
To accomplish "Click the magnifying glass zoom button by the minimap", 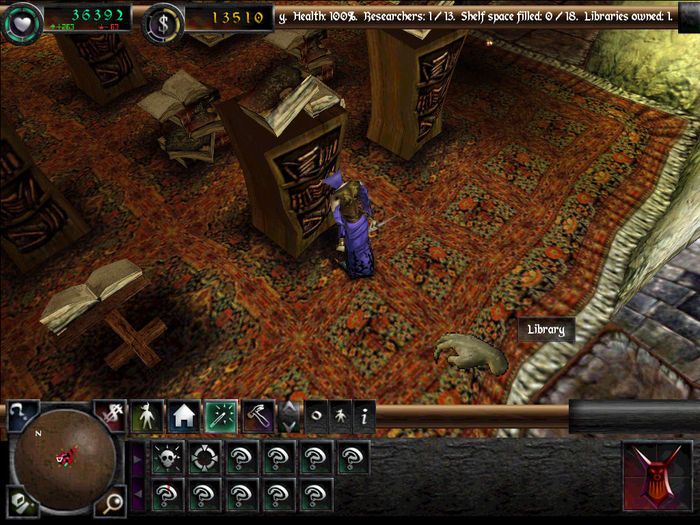I will coord(111,499).
